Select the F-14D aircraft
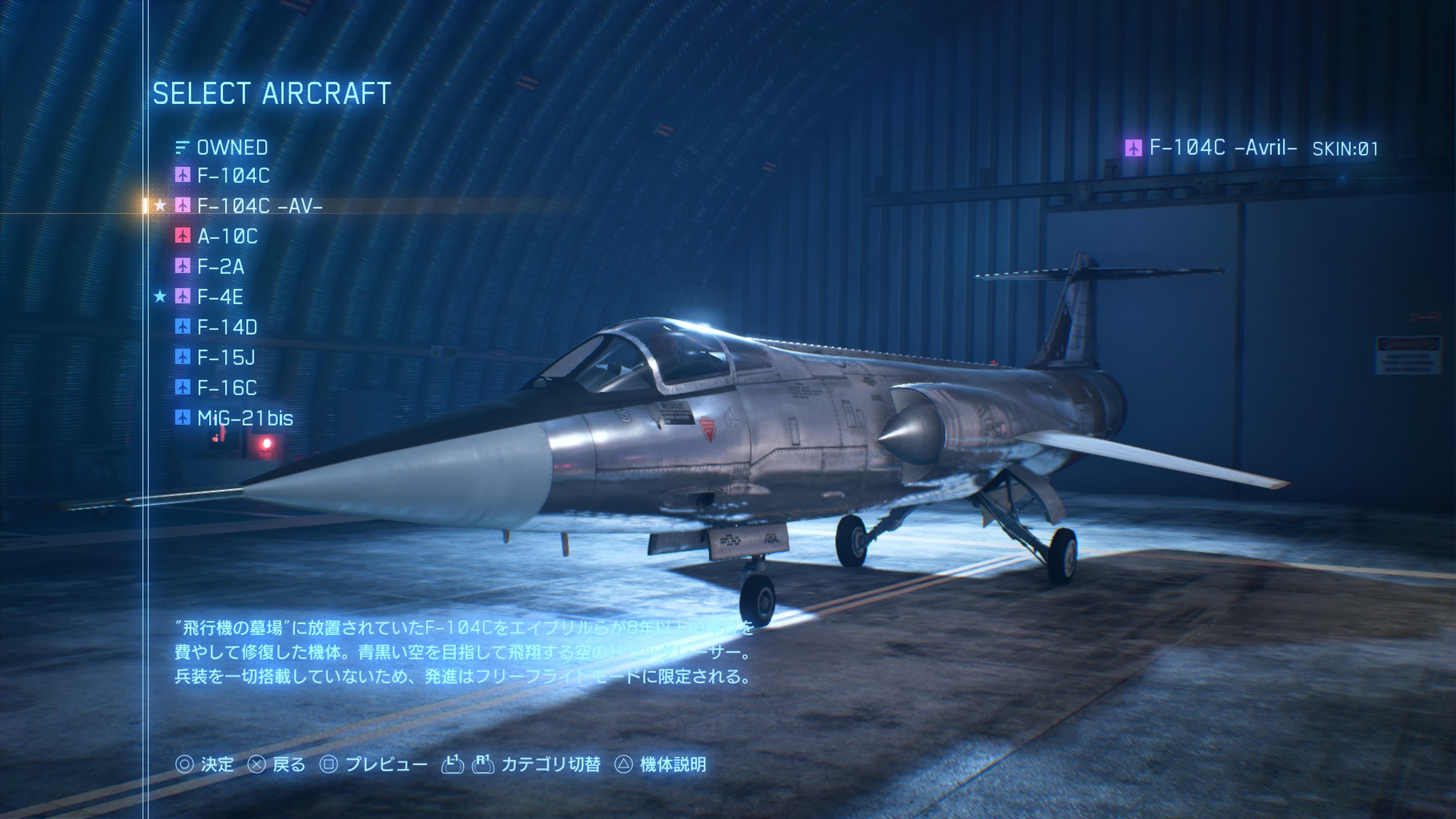Viewport: 1456px width, 819px height. (227, 327)
